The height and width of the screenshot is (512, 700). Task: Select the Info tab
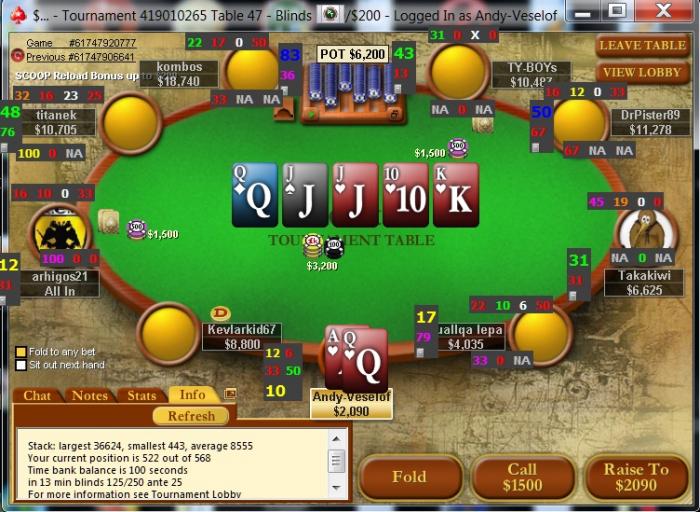coord(192,395)
